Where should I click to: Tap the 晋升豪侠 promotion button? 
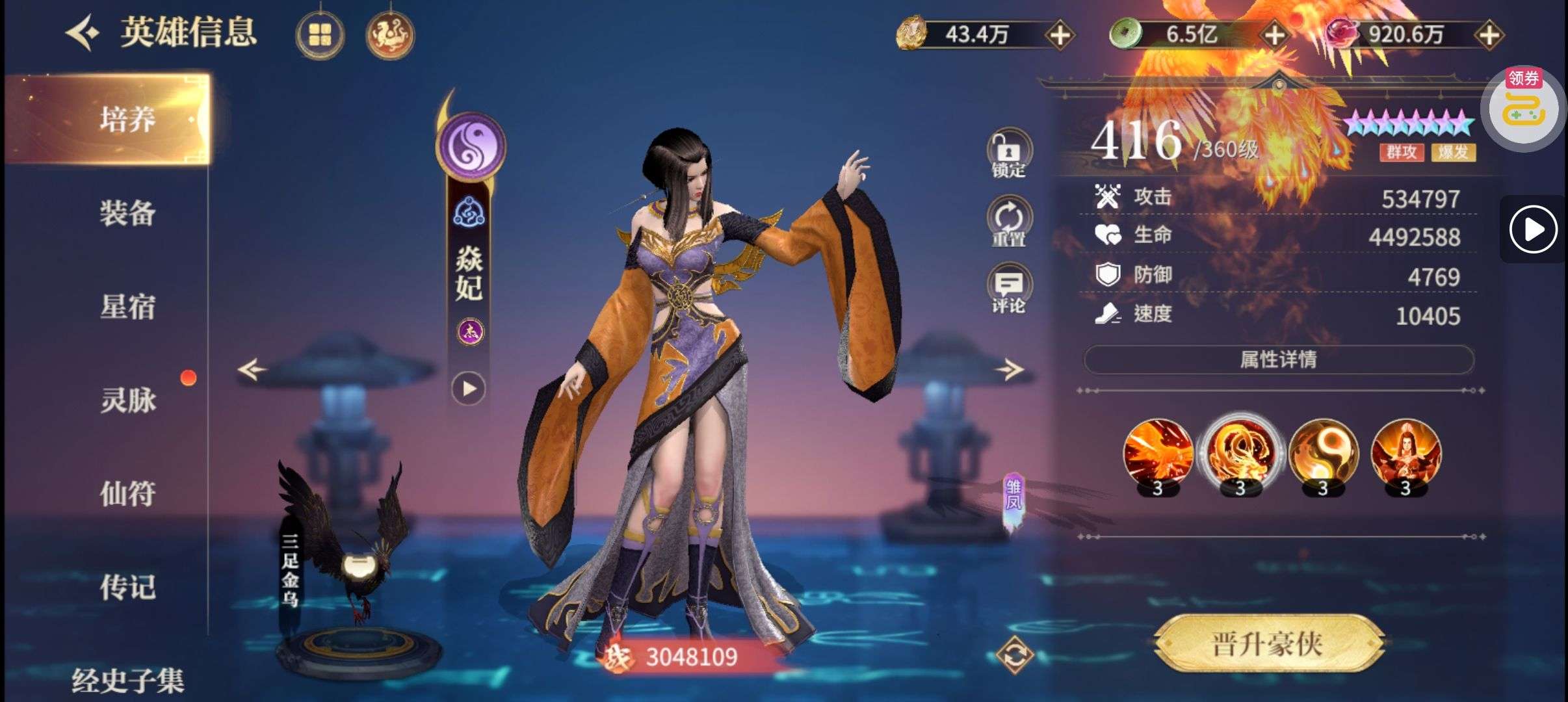click(x=1268, y=644)
